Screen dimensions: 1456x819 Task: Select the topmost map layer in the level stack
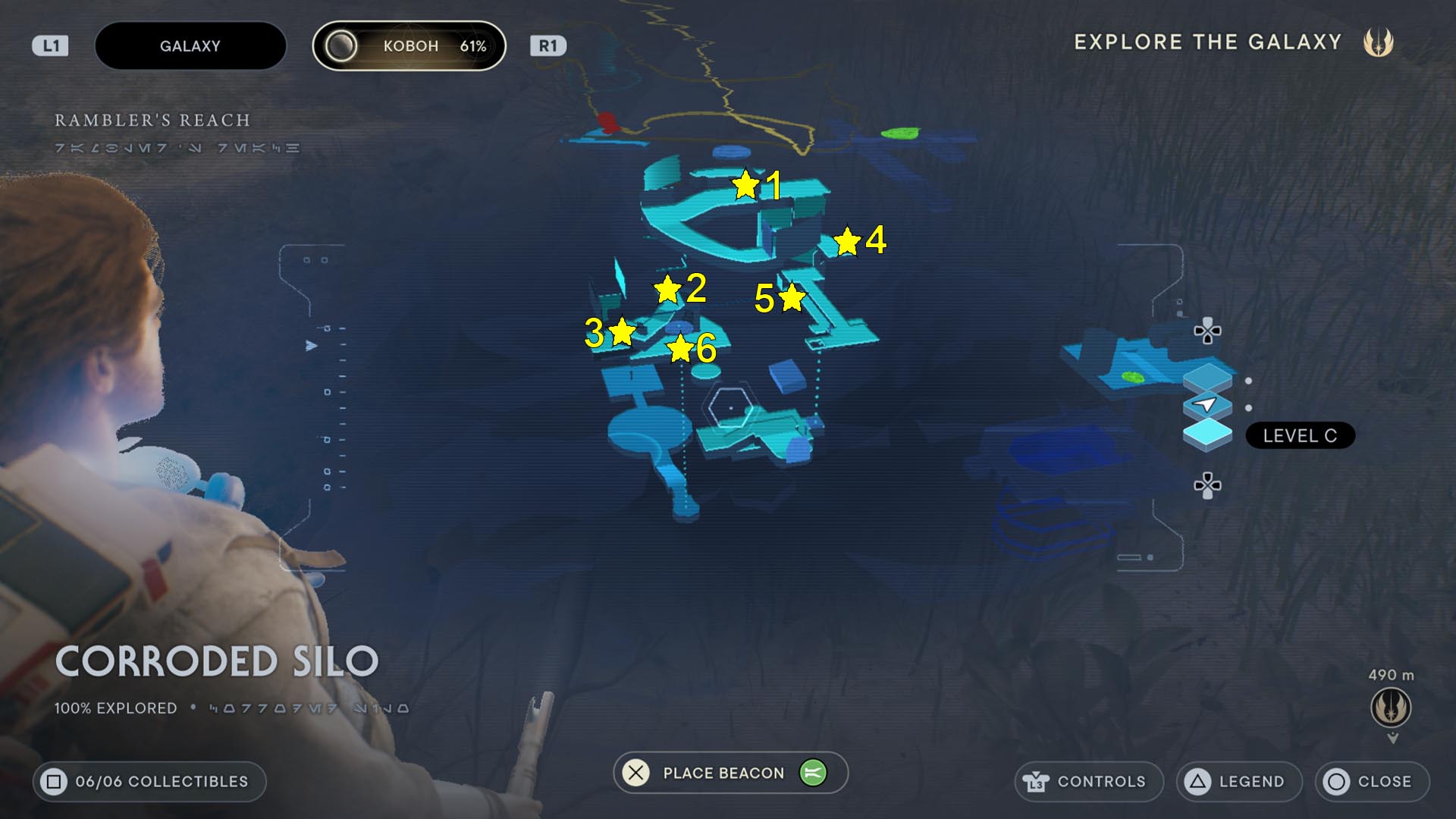click(x=1207, y=378)
